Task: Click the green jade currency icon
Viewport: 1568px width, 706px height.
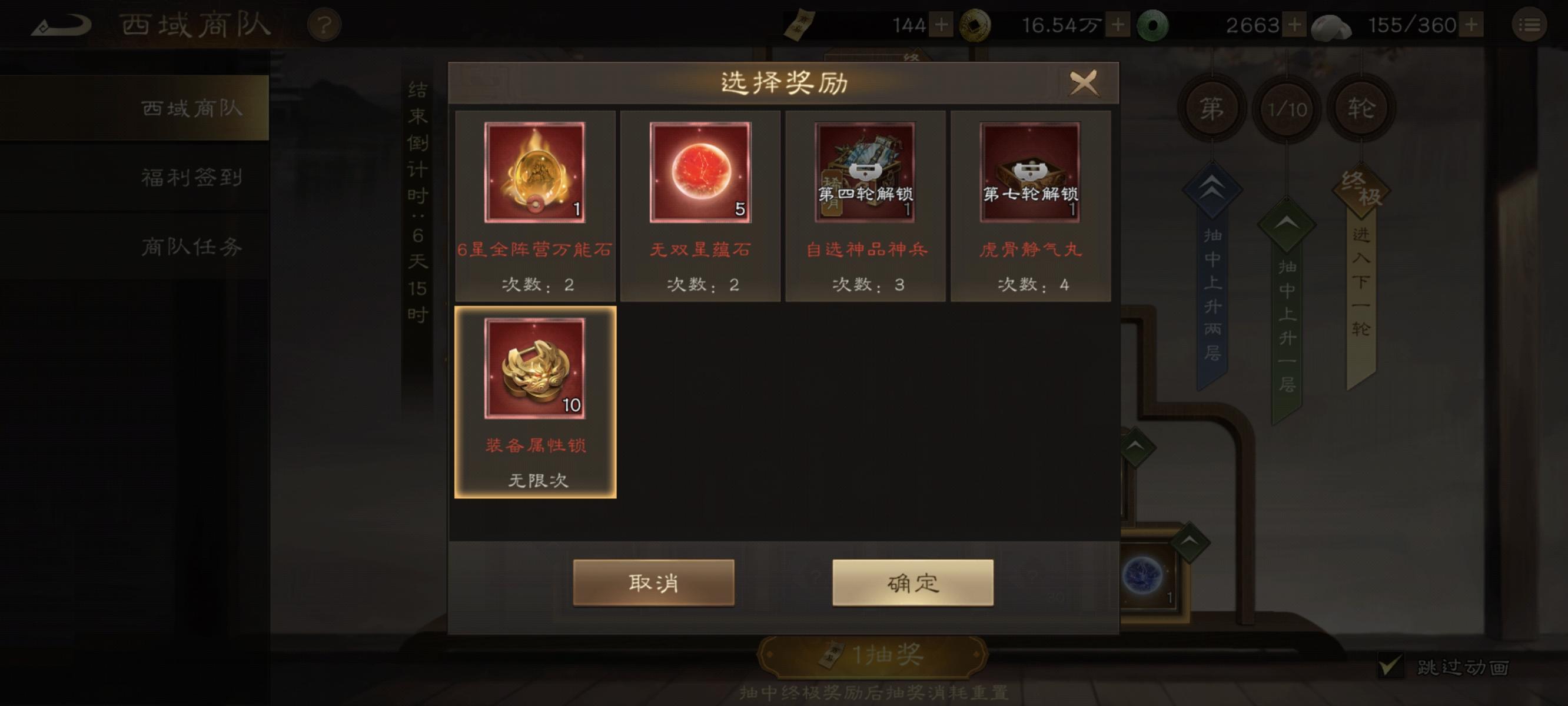Action: (x=1155, y=24)
